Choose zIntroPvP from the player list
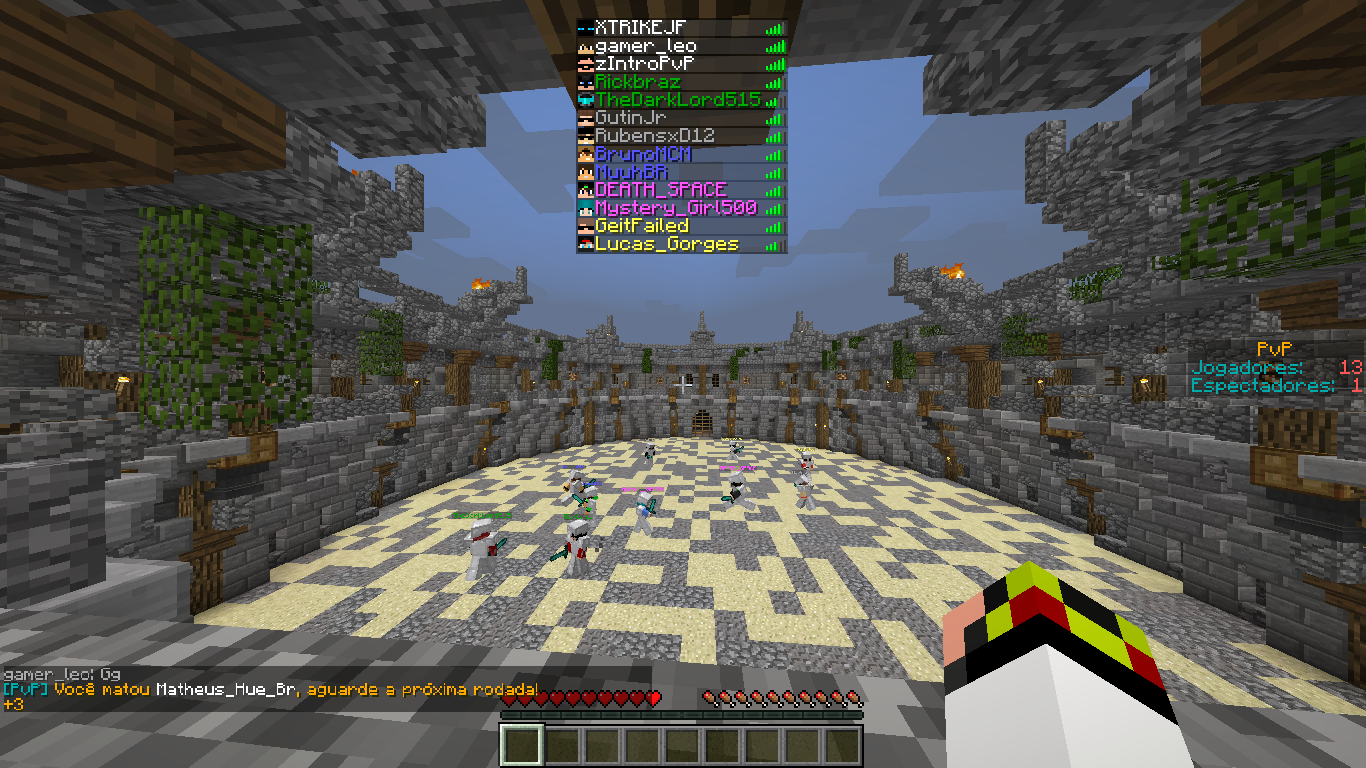The width and height of the screenshot is (1366, 768). tap(644, 65)
